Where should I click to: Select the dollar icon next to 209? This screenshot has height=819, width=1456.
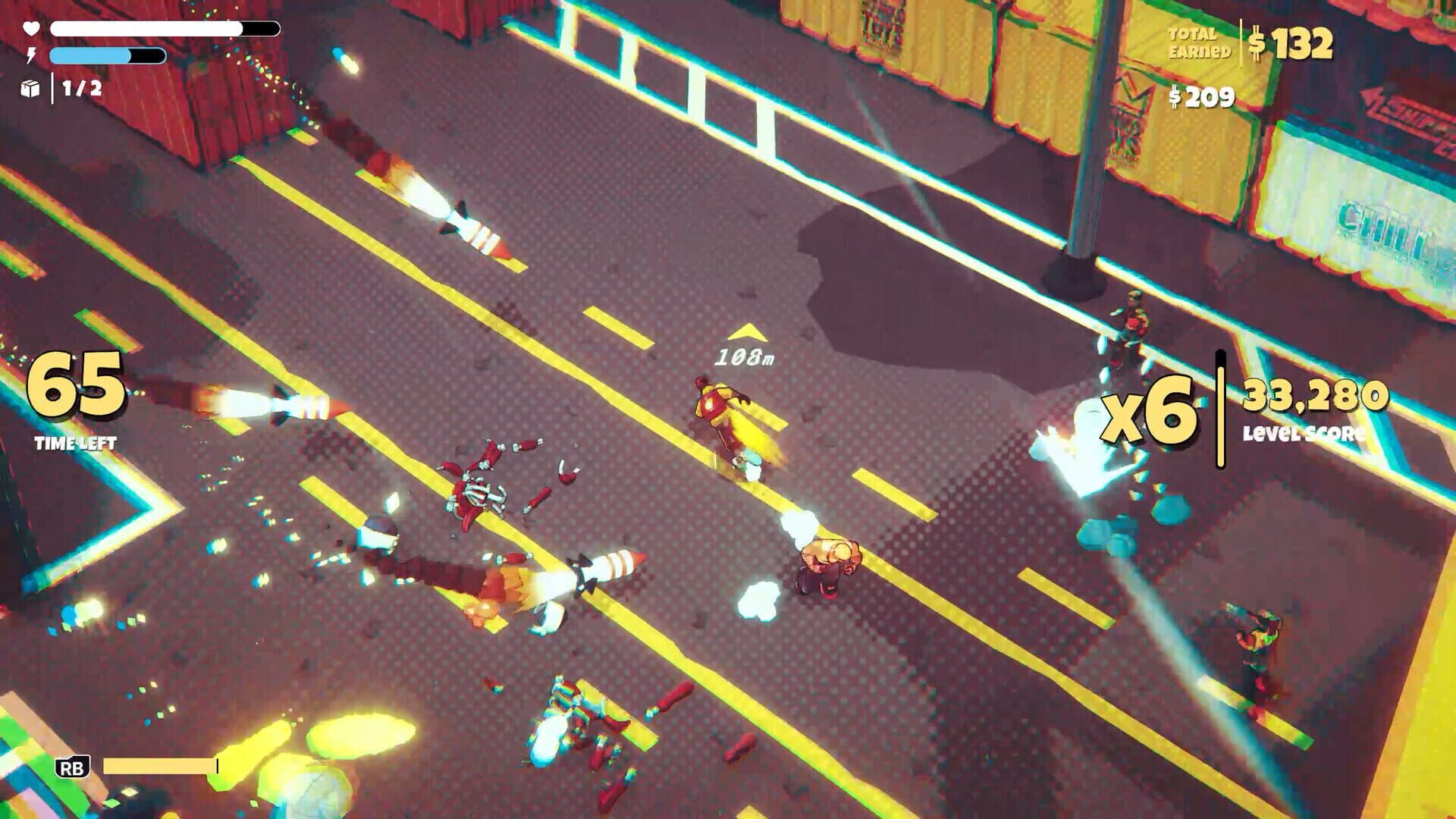tap(1176, 97)
